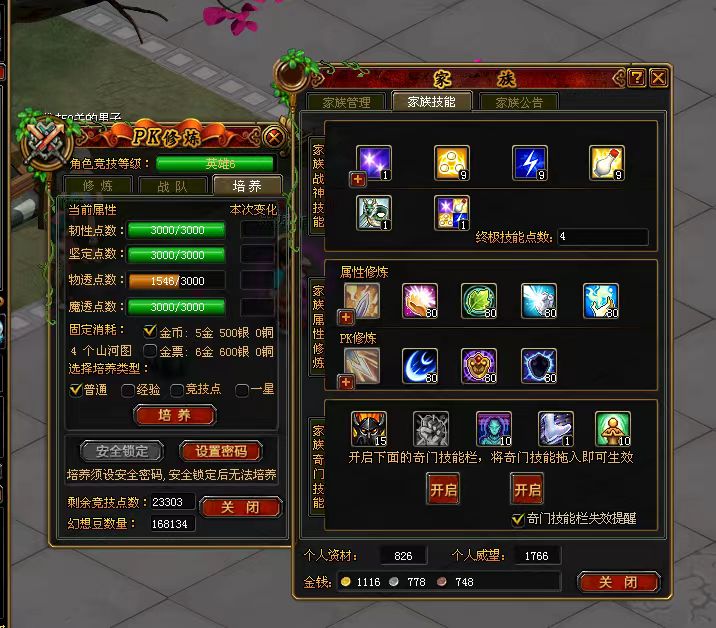Choose 经验 training type
Viewport: 716px width, 628px height.
(127, 390)
